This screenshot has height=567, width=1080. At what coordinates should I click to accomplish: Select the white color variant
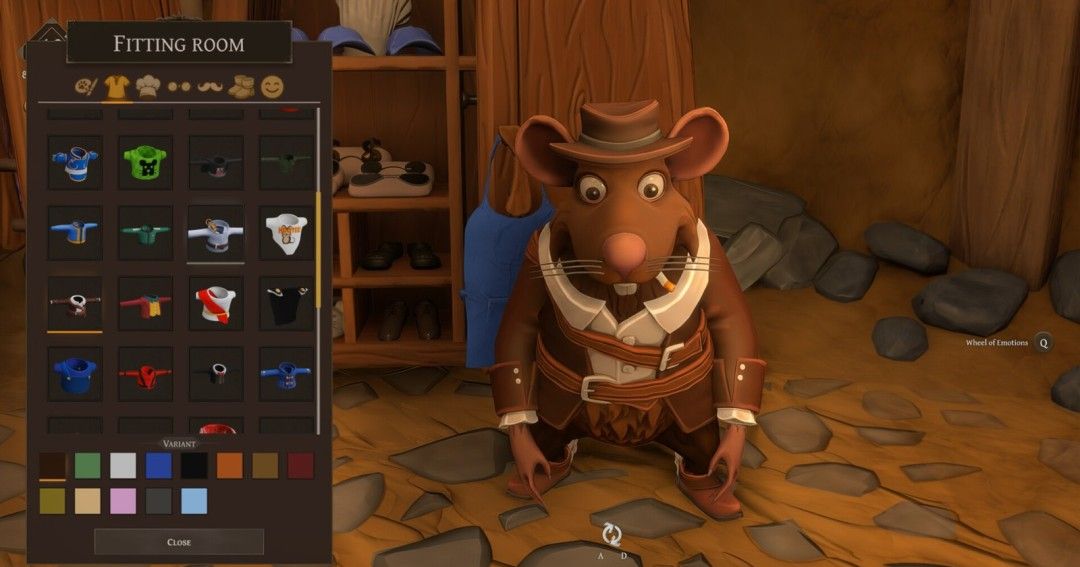[x=123, y=465]
